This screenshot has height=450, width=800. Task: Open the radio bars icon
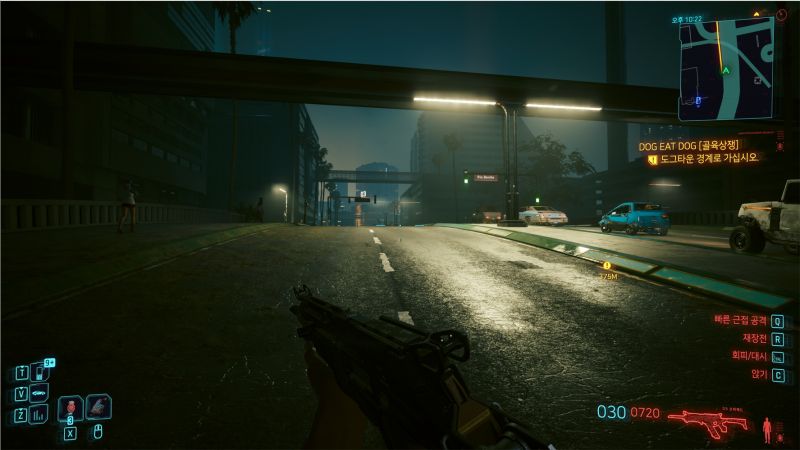pos(40,415)
